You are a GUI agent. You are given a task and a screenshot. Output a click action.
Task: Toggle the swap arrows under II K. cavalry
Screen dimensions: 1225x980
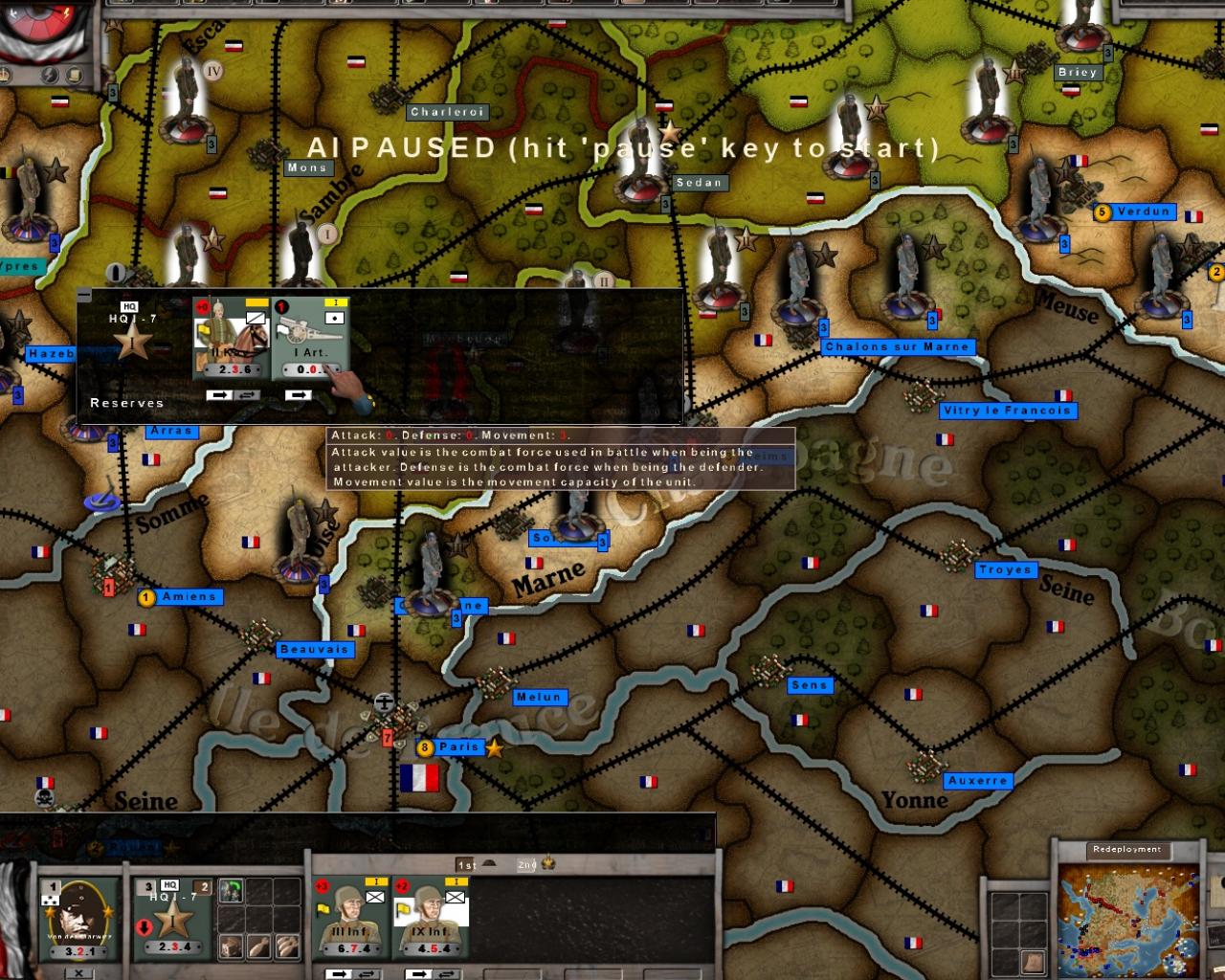pyautogui.click(x=246, y=394)
